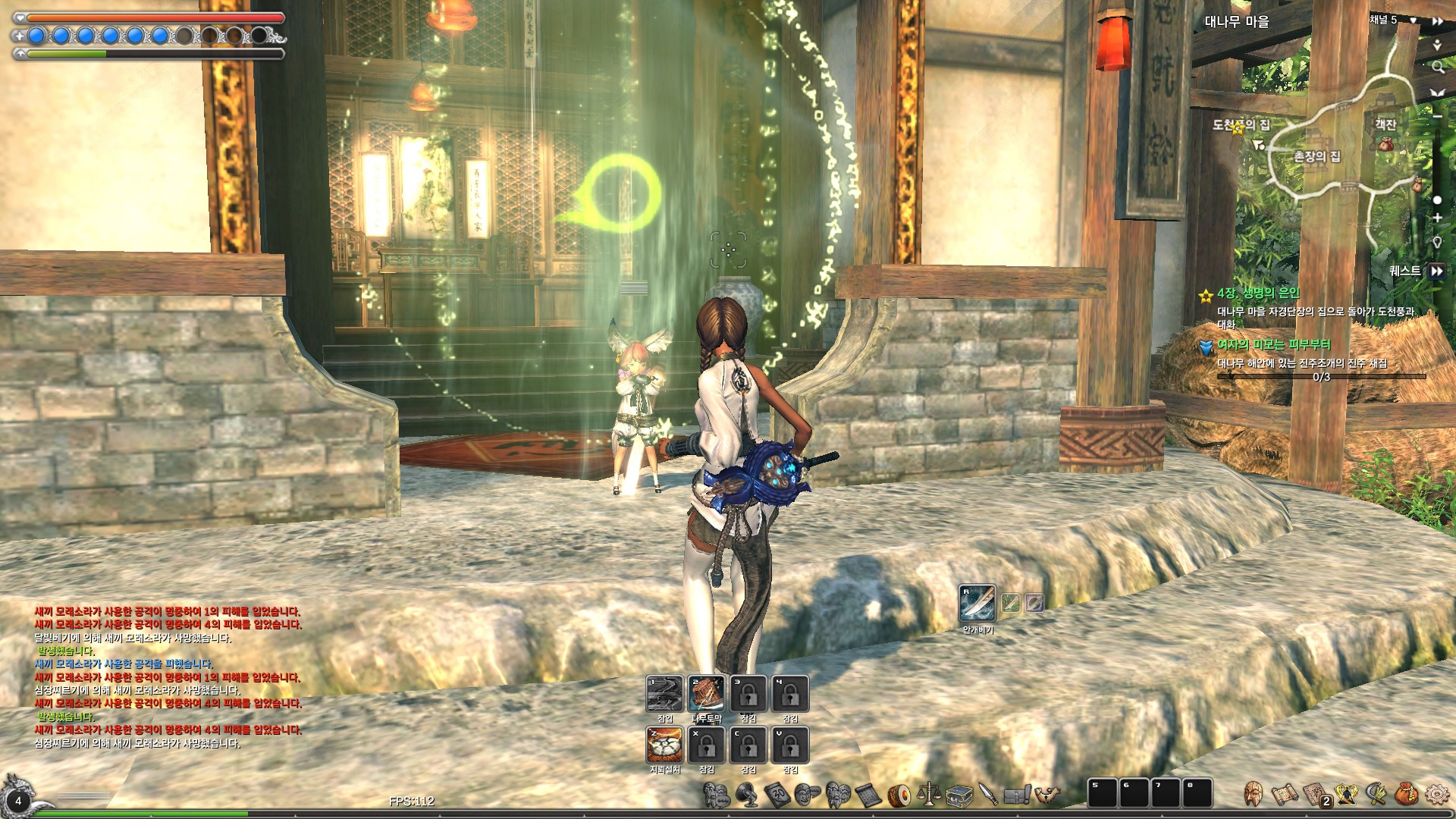The height and width of the screenshot is (819, 1456).
Task: Zoom in the minimap with plus
Action: 1437,218
